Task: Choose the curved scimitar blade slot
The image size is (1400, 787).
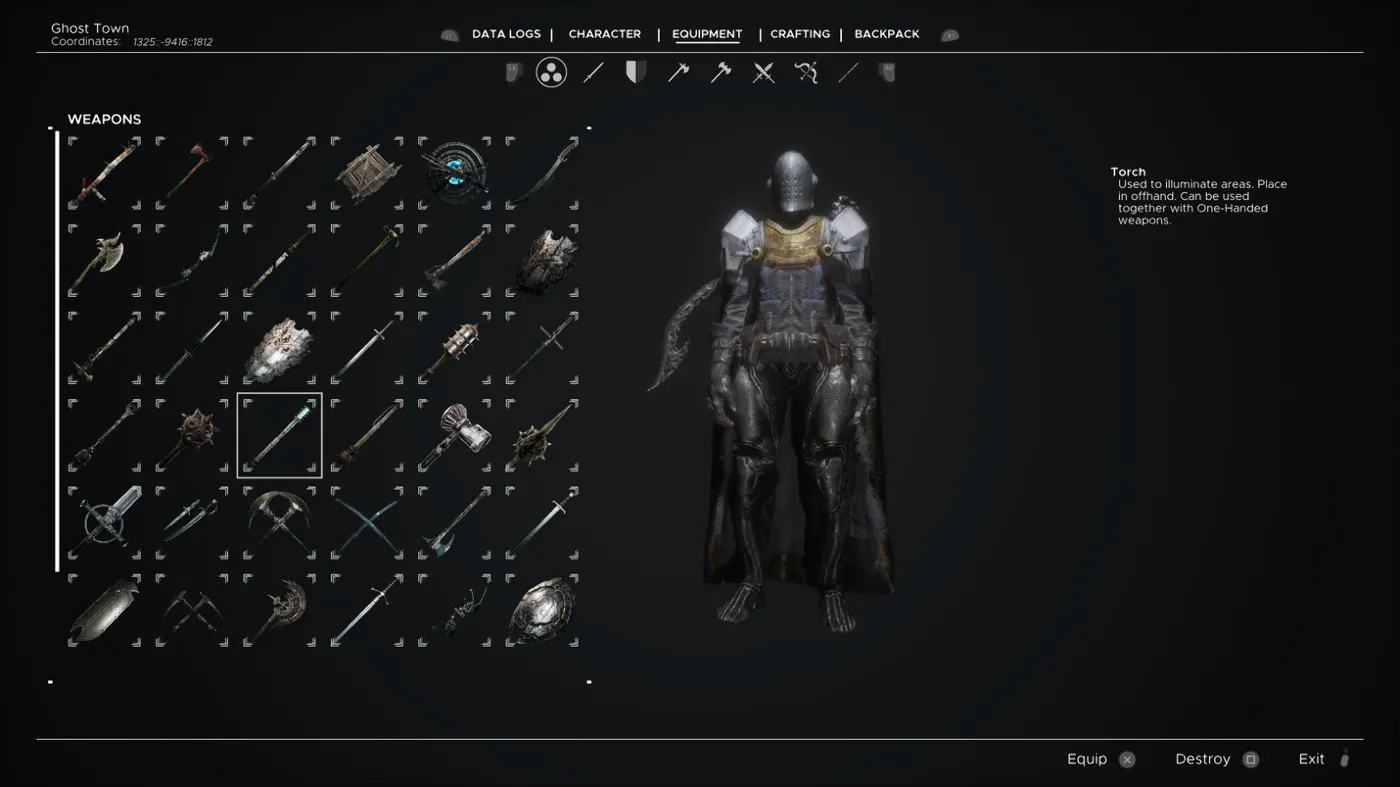Action: tap(542, 174)
